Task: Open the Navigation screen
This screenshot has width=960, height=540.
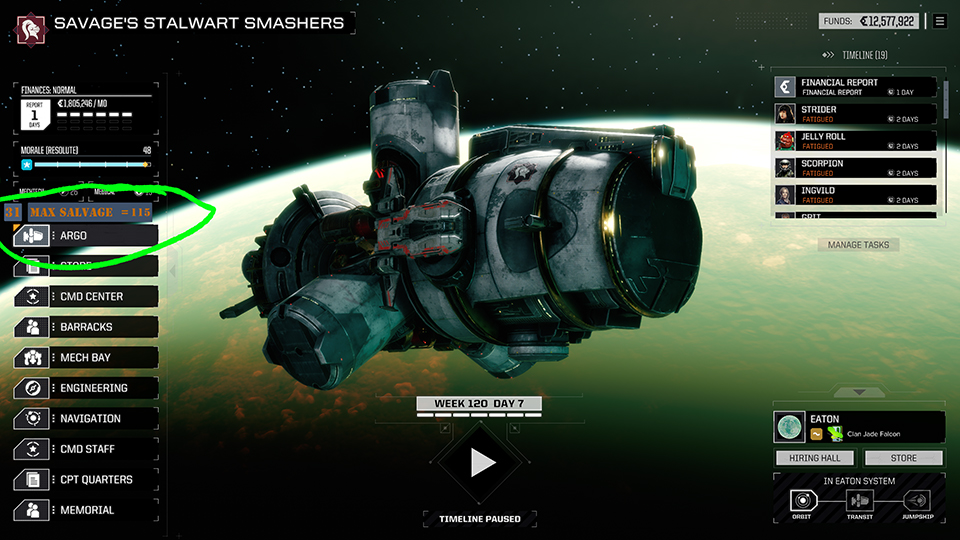Action: point(86,419)
